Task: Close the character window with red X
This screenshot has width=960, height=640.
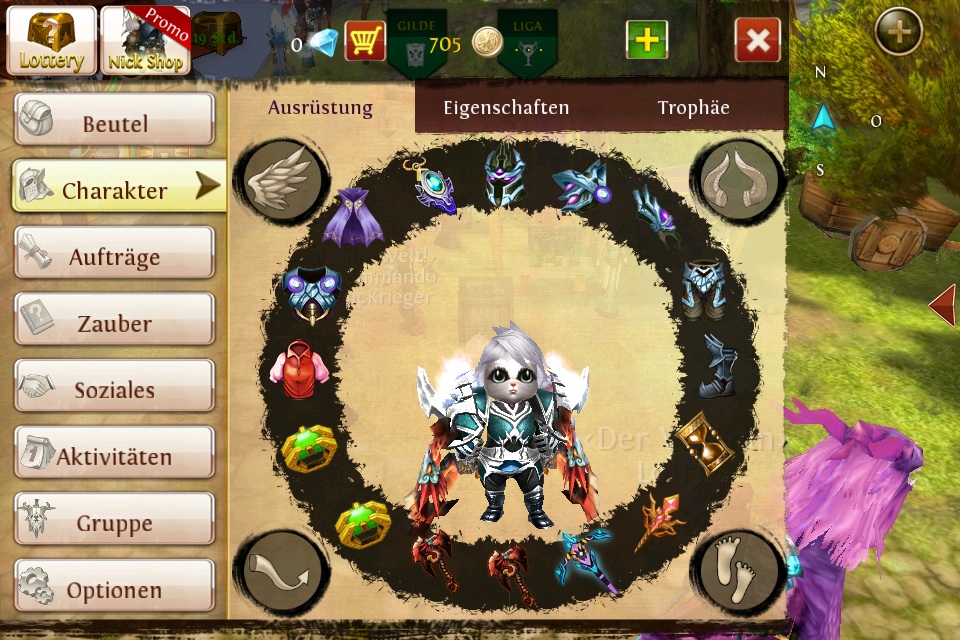Action: [x=757, y=41]
